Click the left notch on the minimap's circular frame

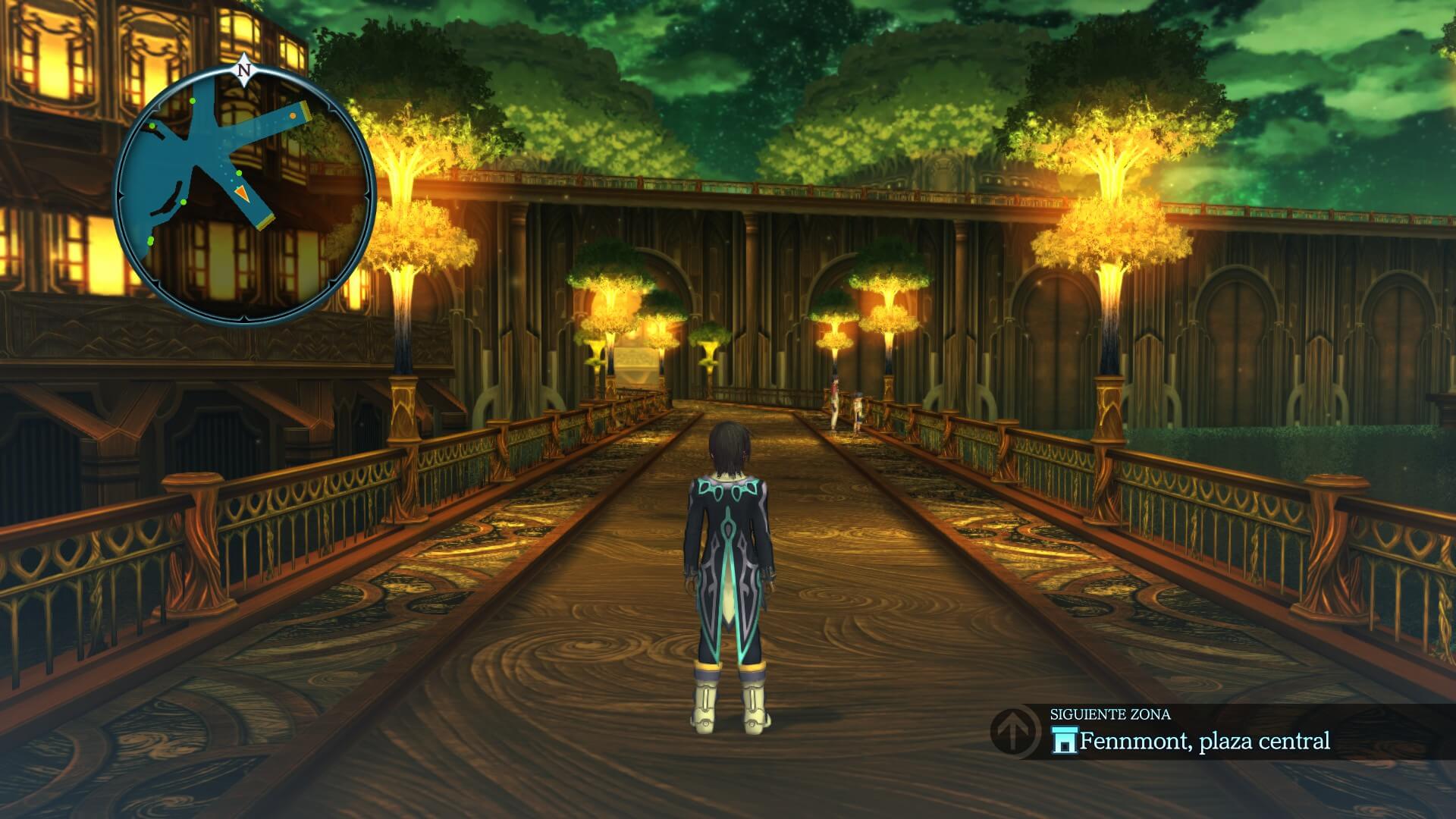coord(121,195)
